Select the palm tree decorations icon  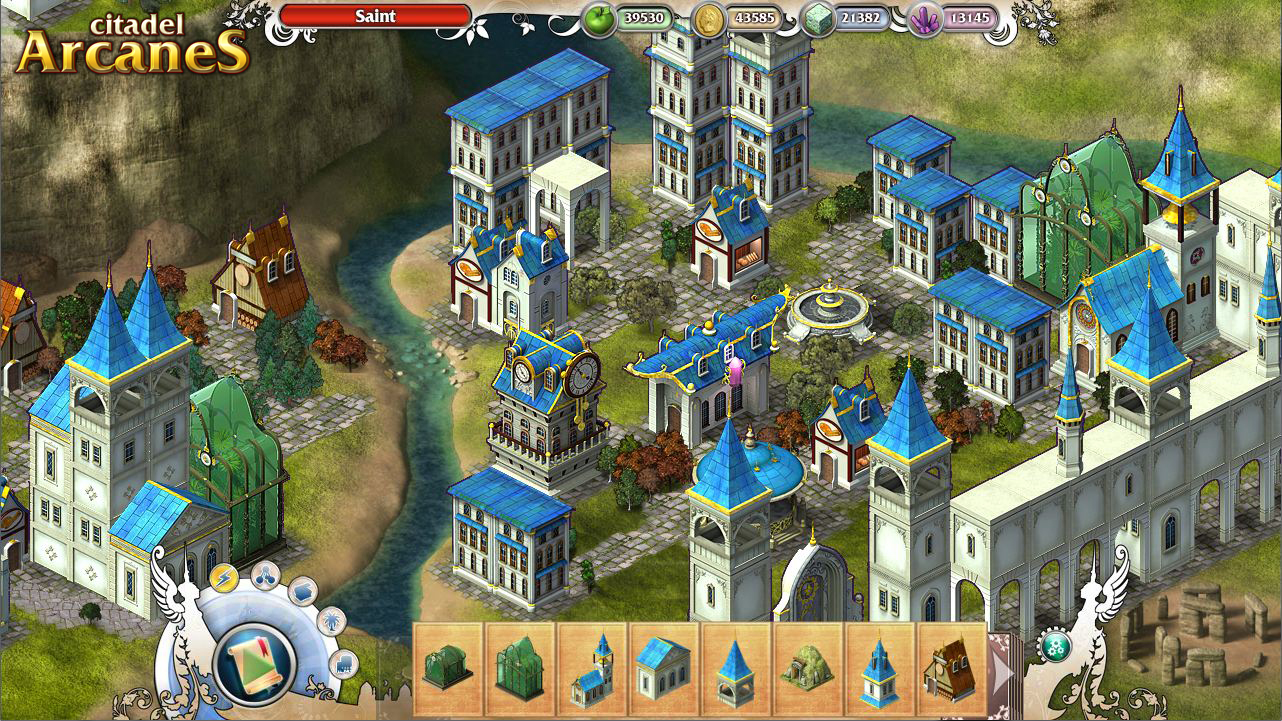(330, 622)
